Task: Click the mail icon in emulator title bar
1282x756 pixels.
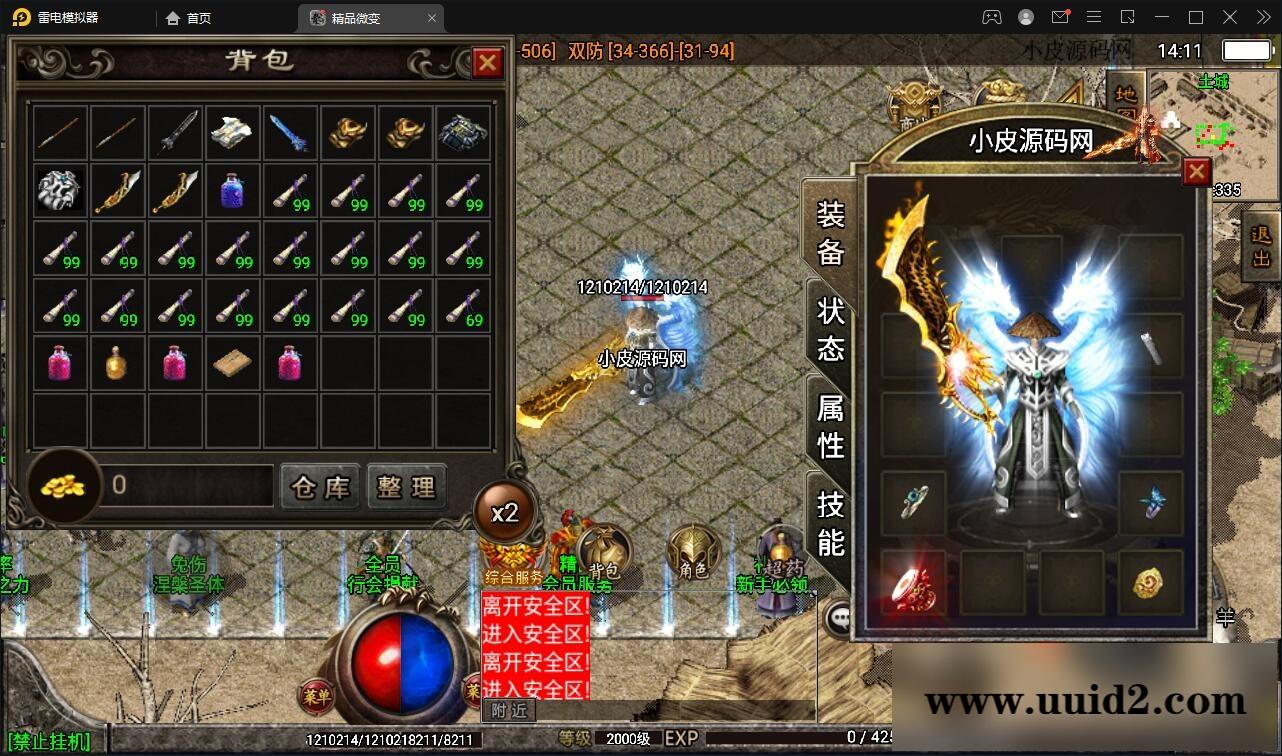Action: [x=1061, y=17]
